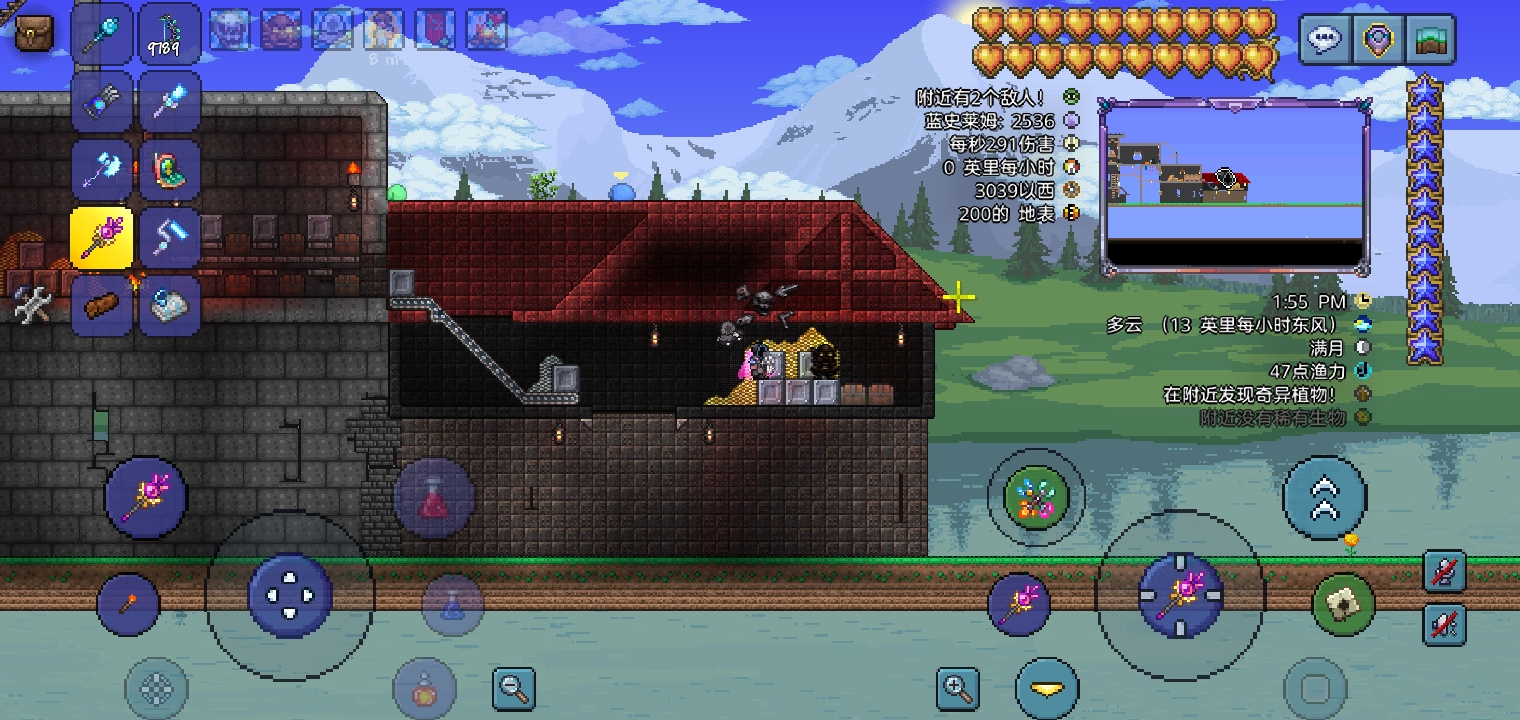
Task: Choose the paint roller hotbar slot
Action: point(169,237)
